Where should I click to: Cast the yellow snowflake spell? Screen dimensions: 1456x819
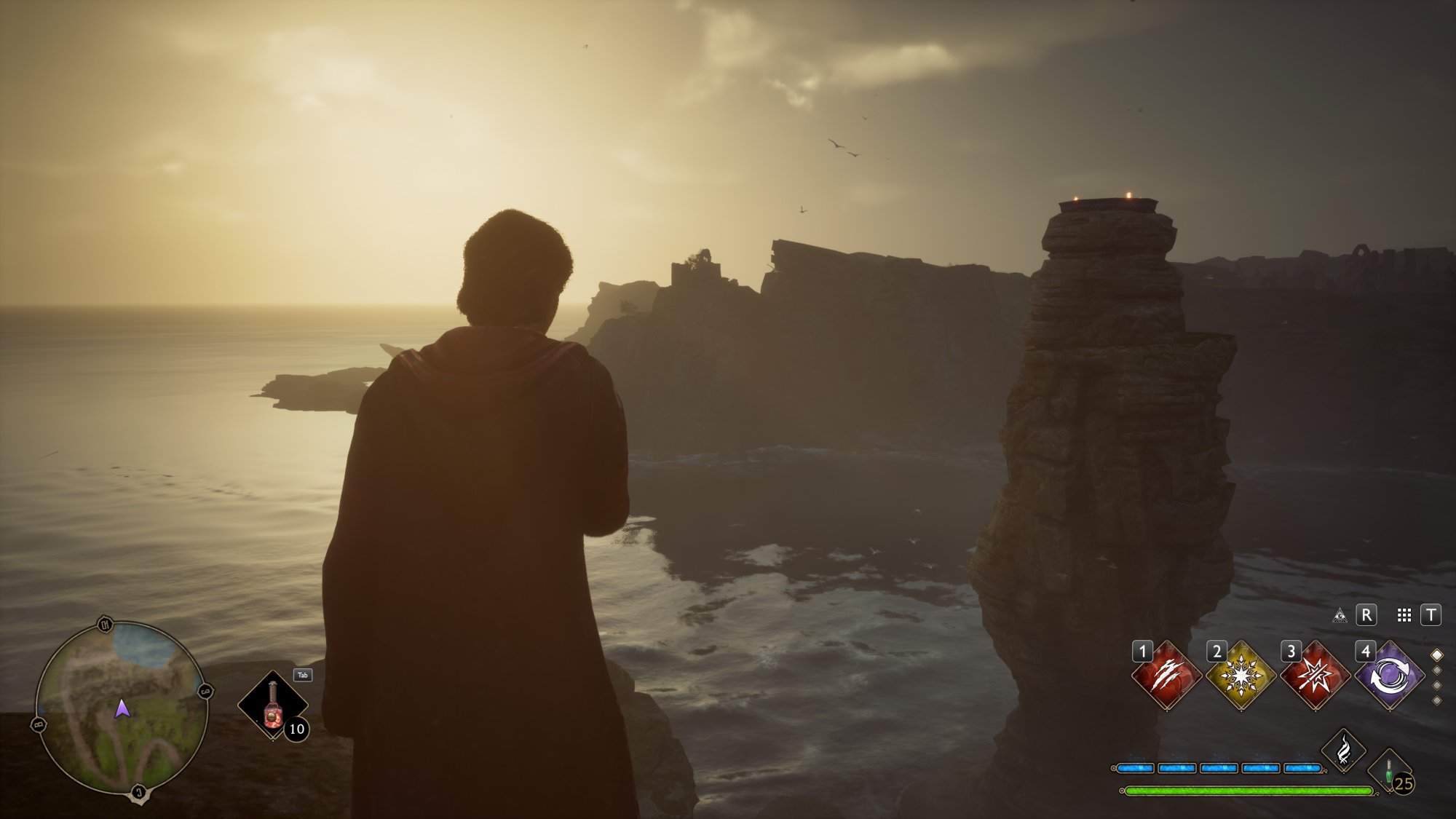(x=1241, y=676)
